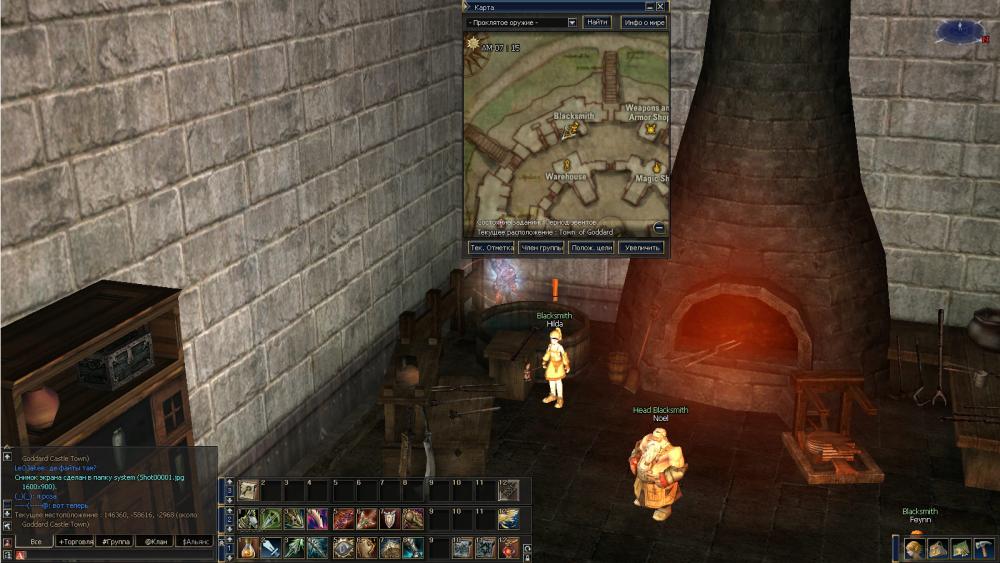Open the Проклятое оружие dropdown
This screenshot has width=1000, height=563.
point(572,22)
